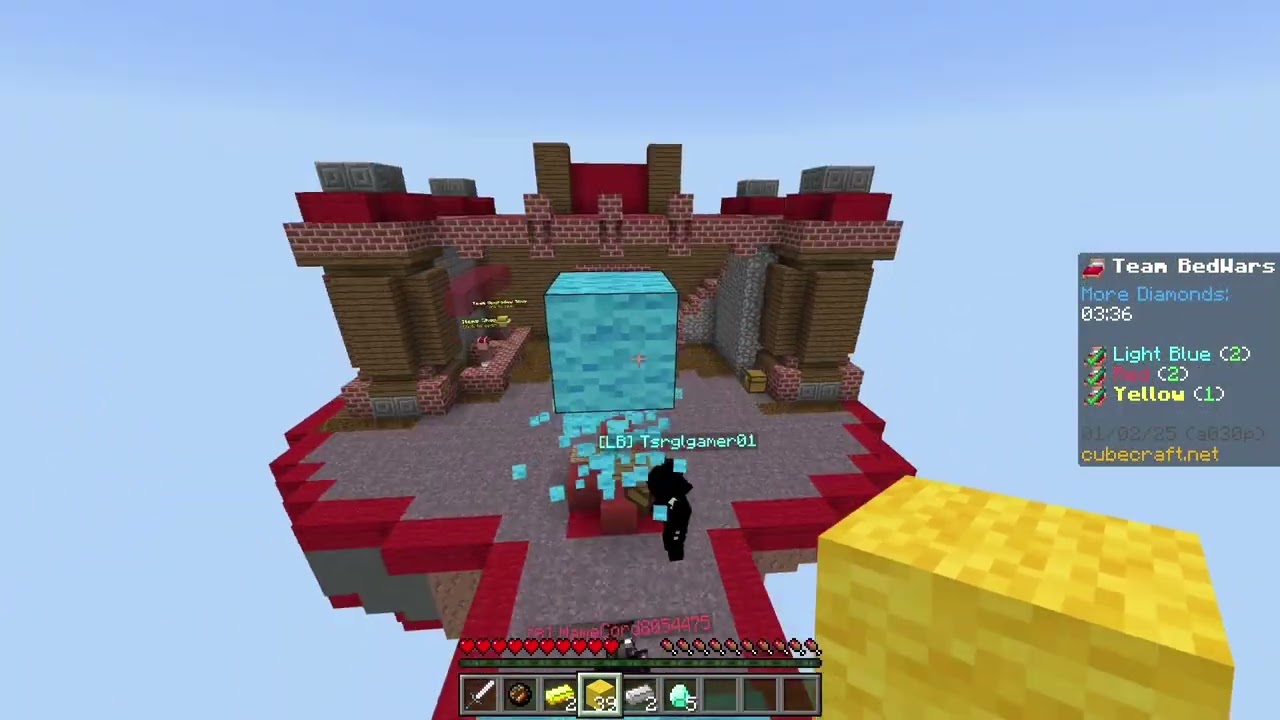This screenshot has width=1280, height=720.
Task: Select the diamond hotbar slot
Action: coord(680,694)
